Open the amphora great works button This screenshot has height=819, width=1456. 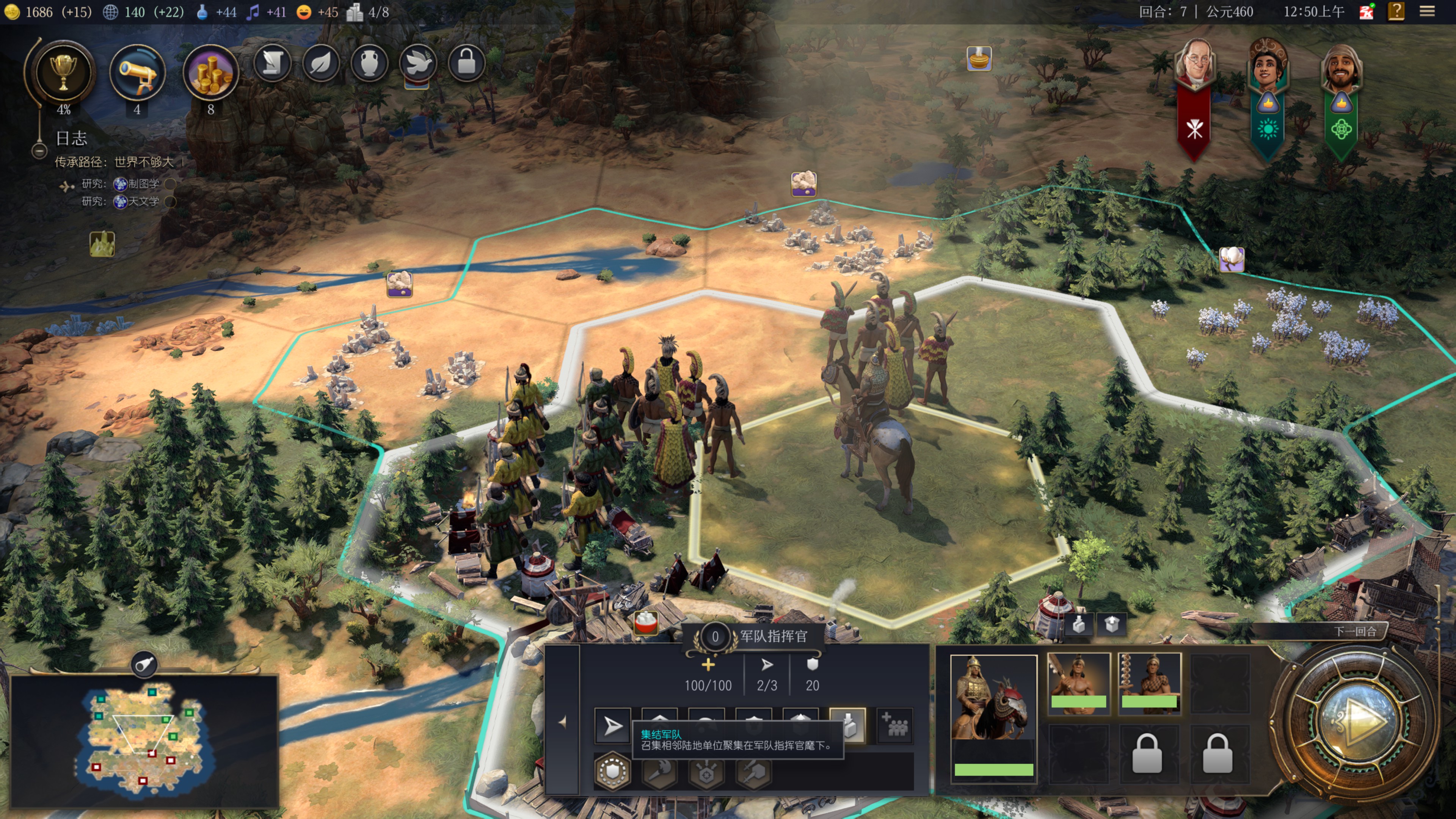[370, 62]
